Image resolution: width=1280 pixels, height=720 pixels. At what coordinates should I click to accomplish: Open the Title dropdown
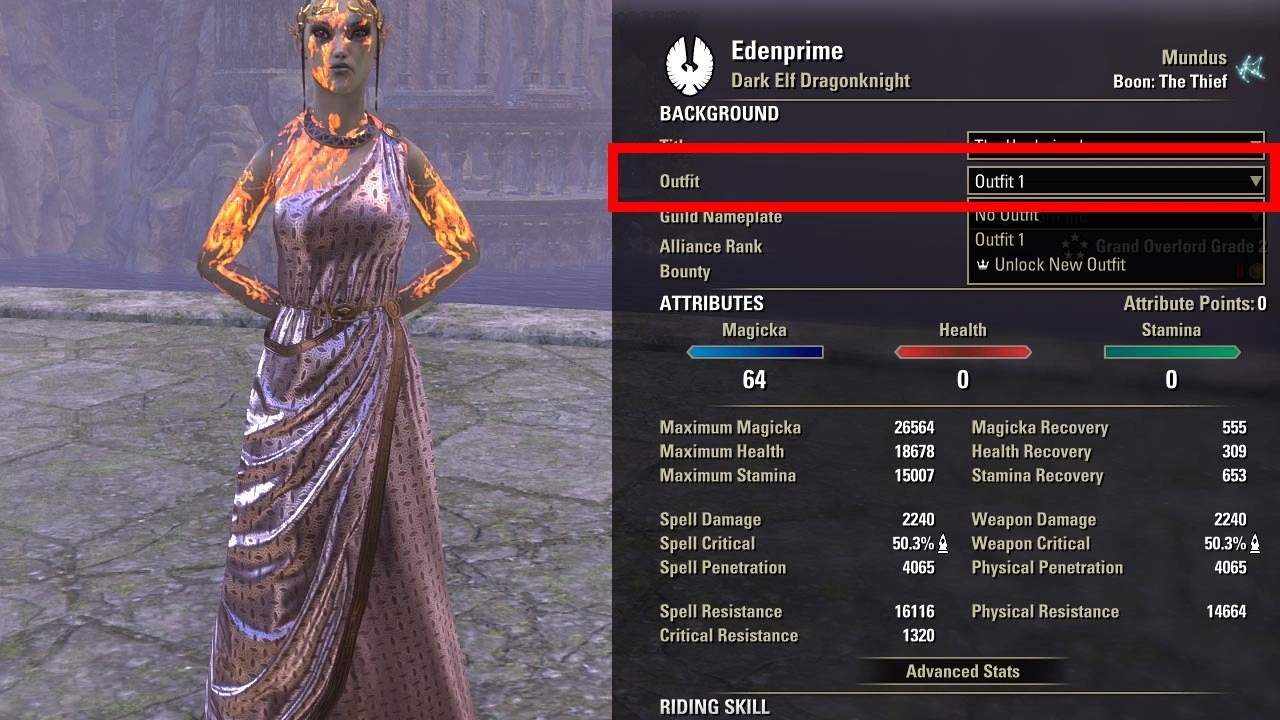point(1115,145)
